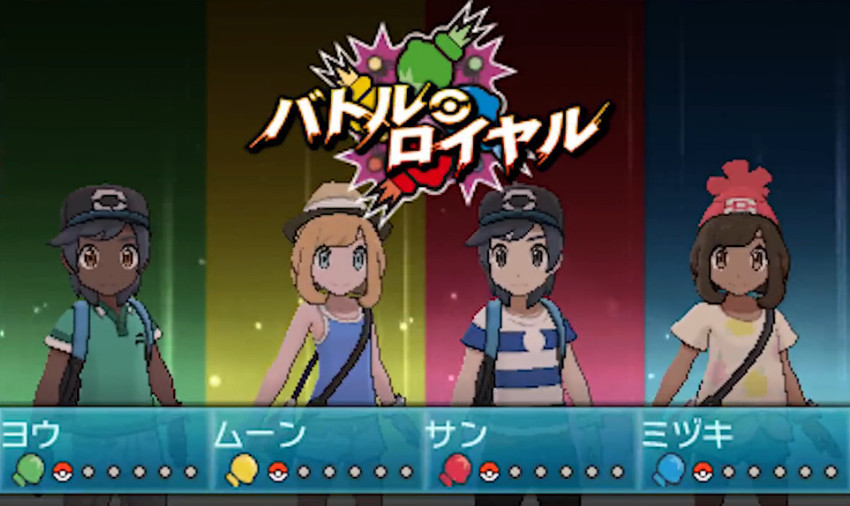Click the yellow boxing glove icon
The height and width of the screenshot is (506, 850).
click(241, 469)
